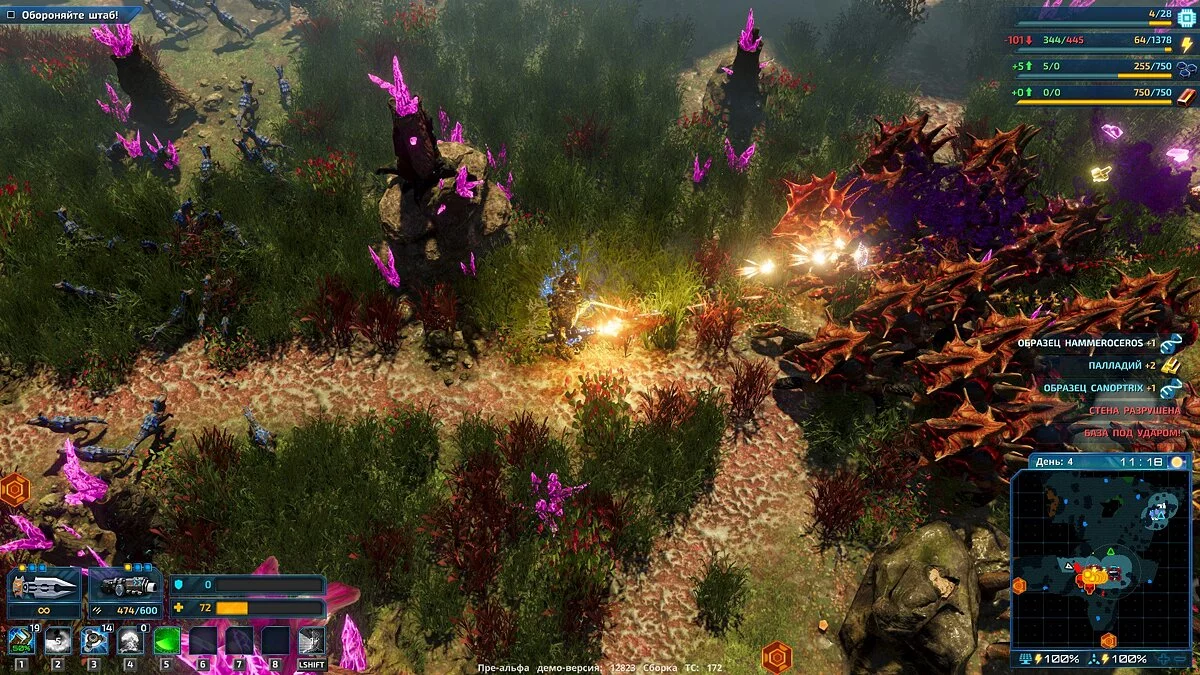
Task: Click the sun day-cycle icon above minimap
Action: click(x=1177, y=462)
